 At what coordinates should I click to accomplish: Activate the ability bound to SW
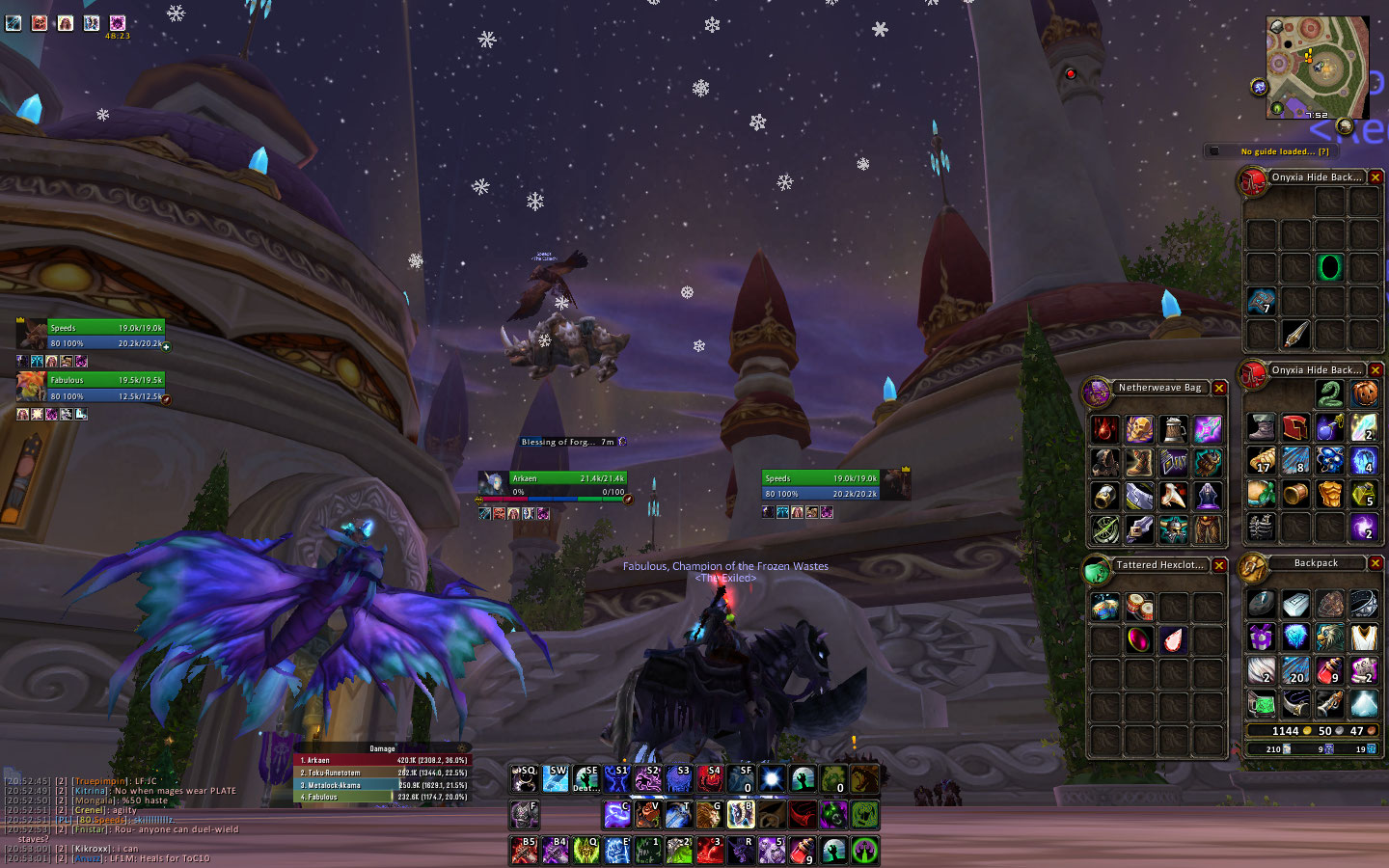tap(556, 778)
